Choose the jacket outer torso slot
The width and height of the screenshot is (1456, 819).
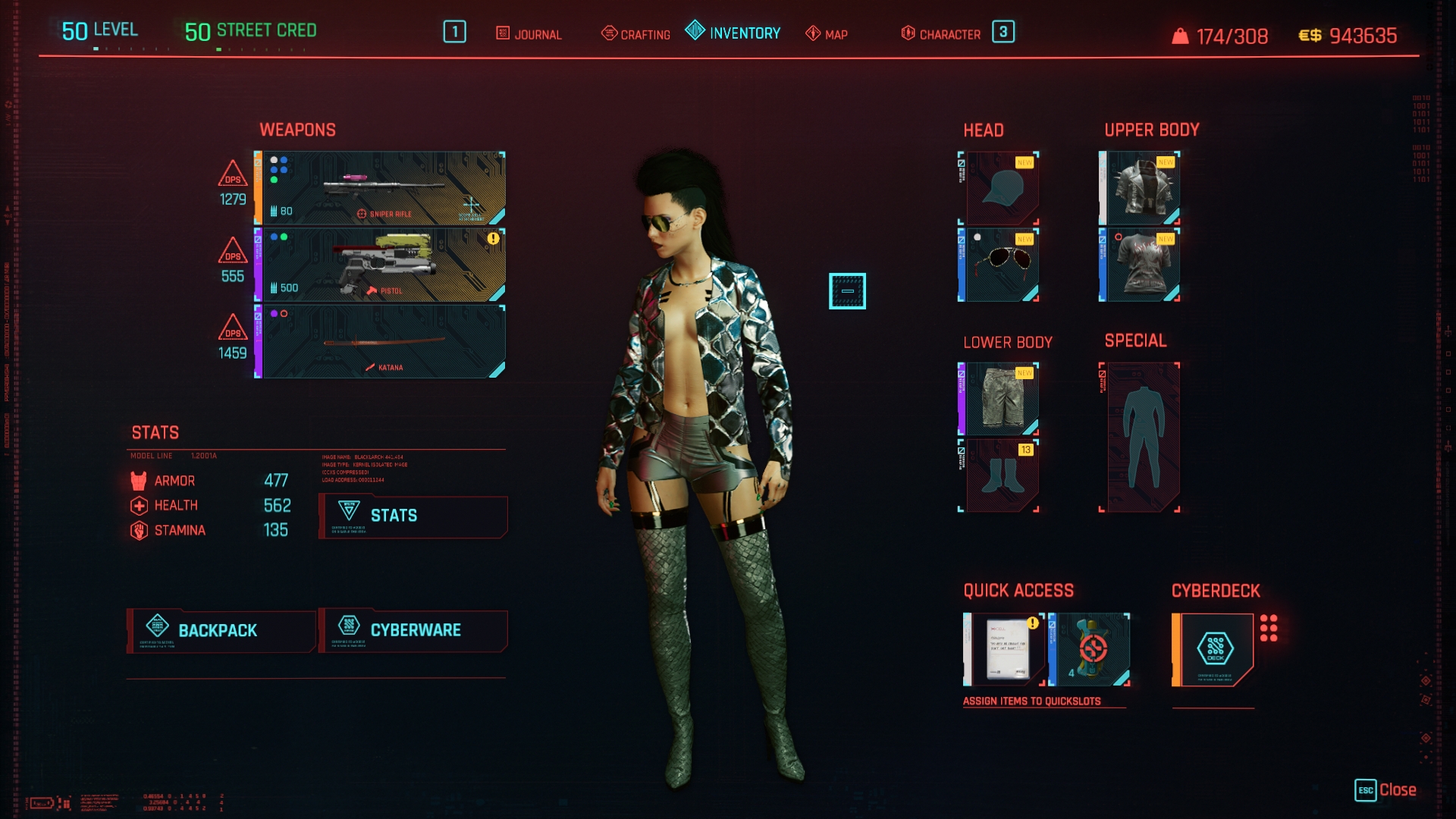pos(1141,188)
